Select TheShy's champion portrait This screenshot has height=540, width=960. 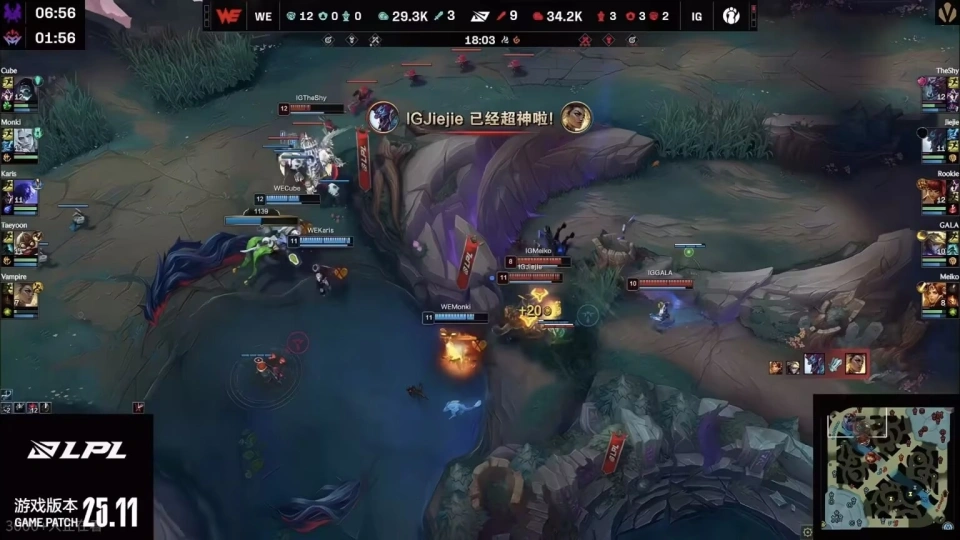point(934,91)
